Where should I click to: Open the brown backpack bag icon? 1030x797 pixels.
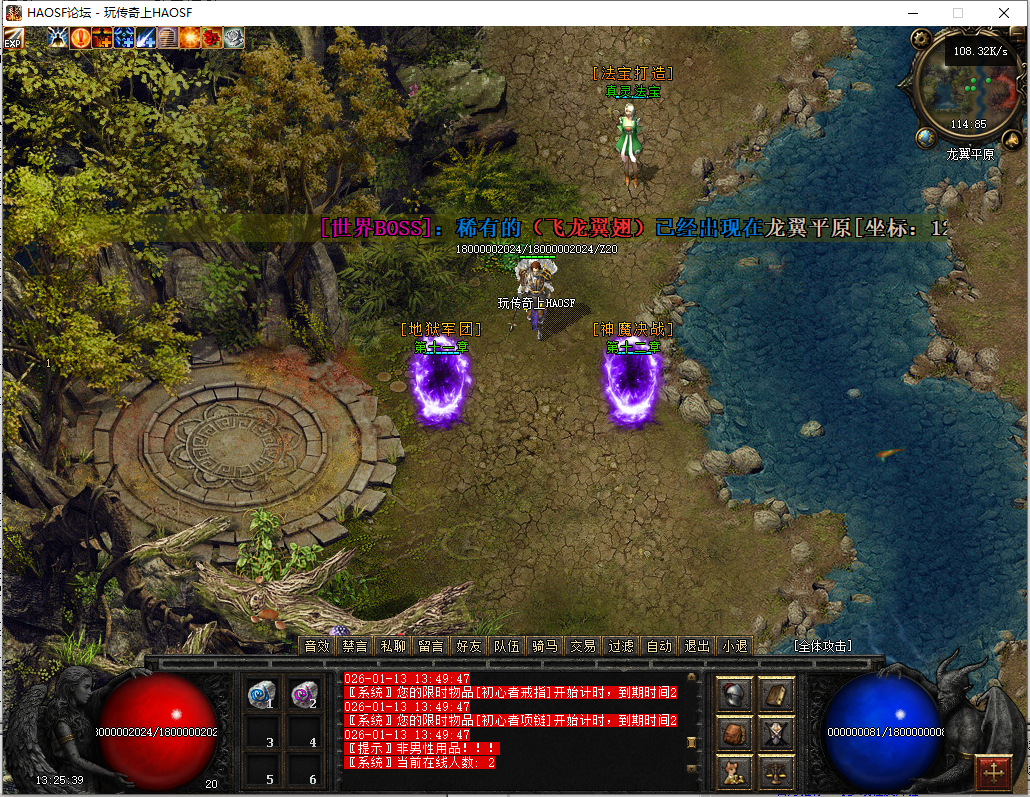pyautogui.click(x=735, y=733)
